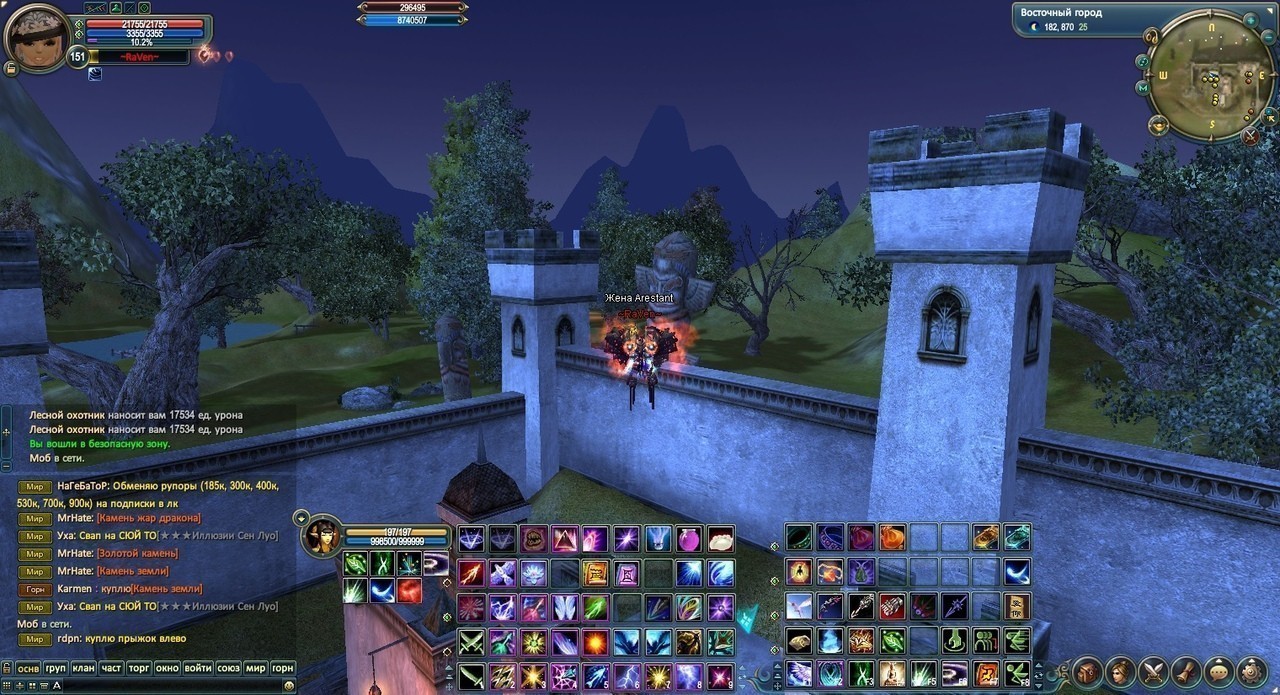Select the "мир" chat tab
This screenshot has height=695, width=1280.
tap(255, 668)
